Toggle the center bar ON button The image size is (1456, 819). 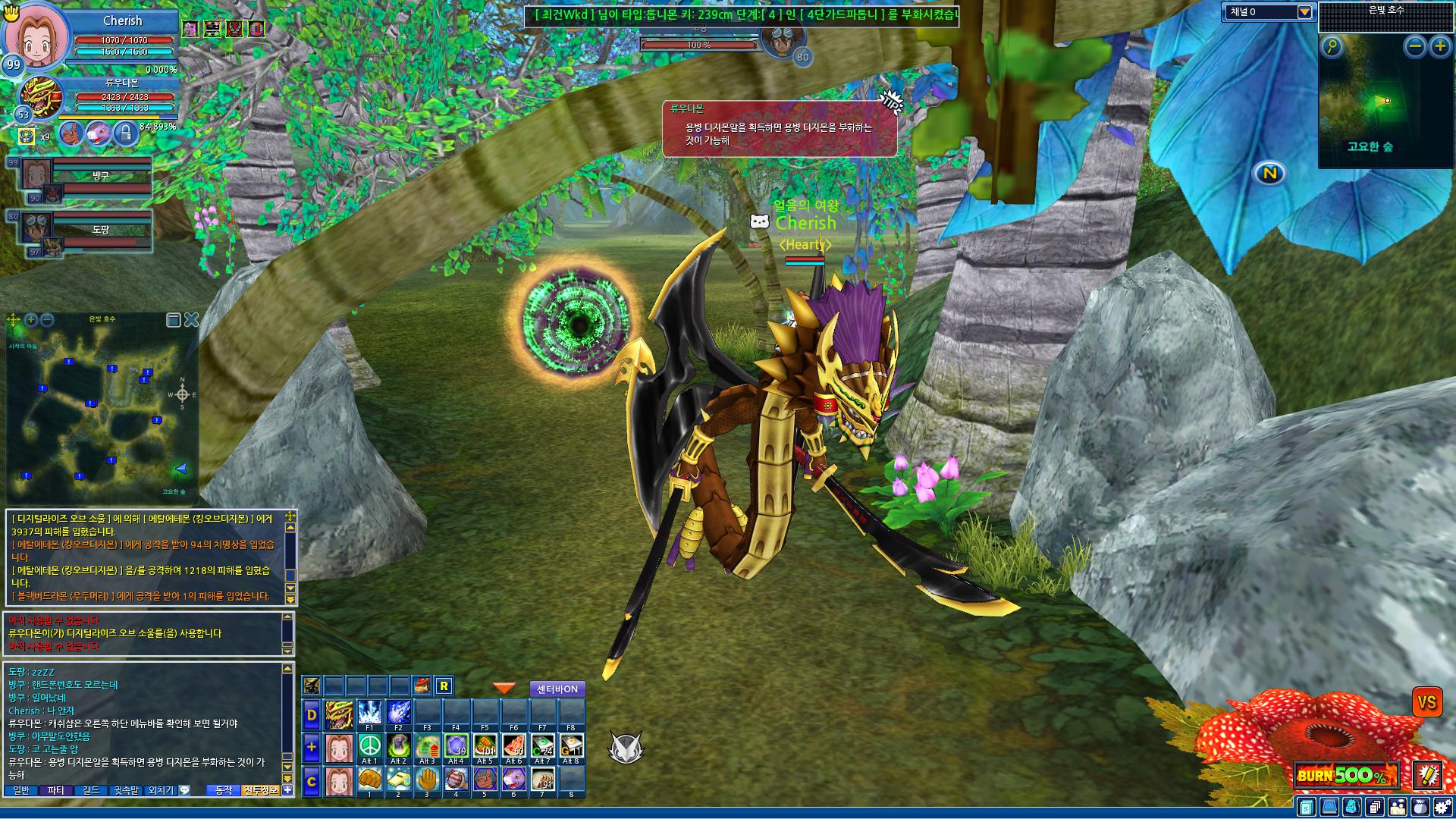tap(557, 689)
